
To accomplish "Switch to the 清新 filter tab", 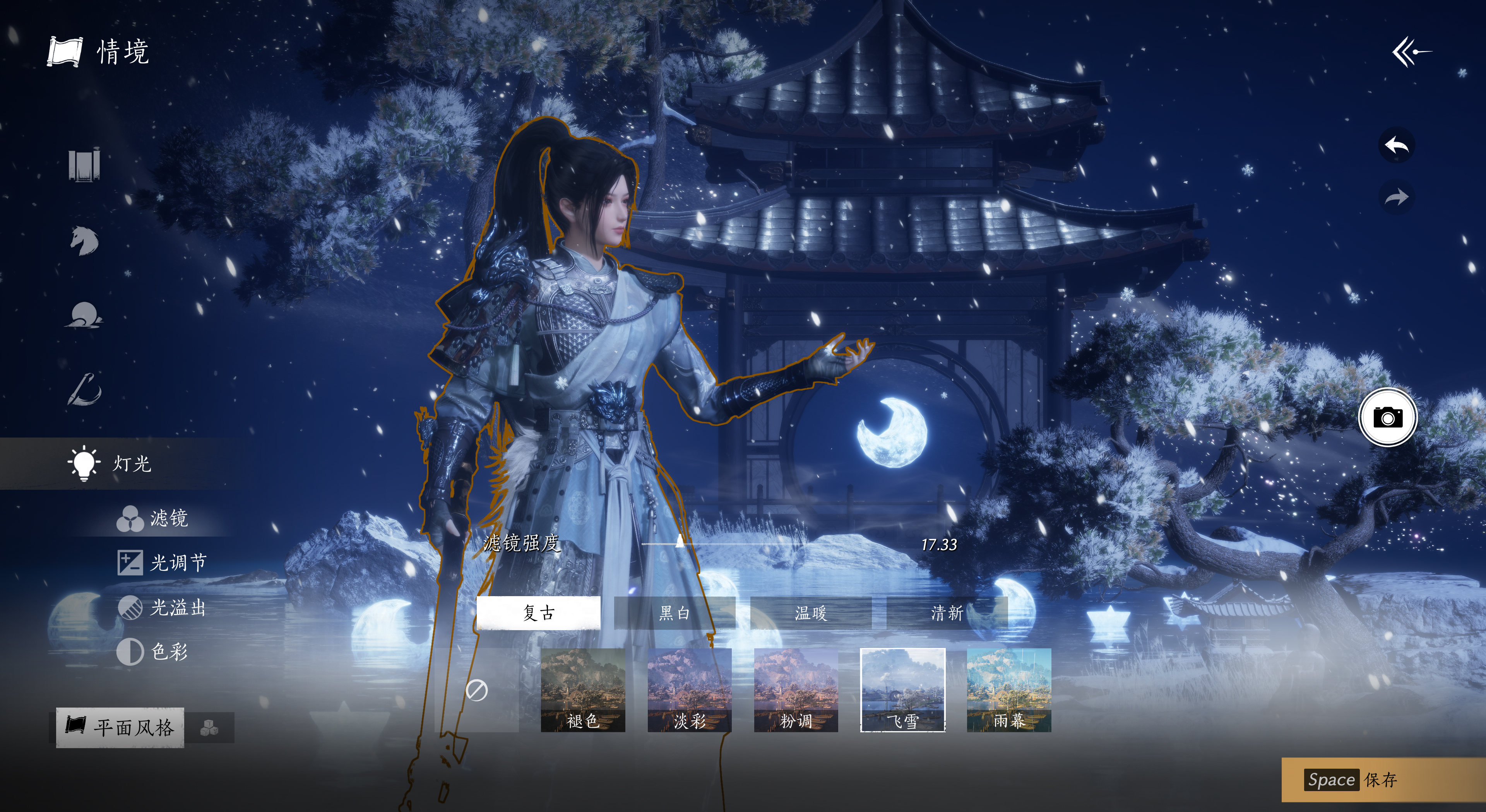I will pos(947,612).
